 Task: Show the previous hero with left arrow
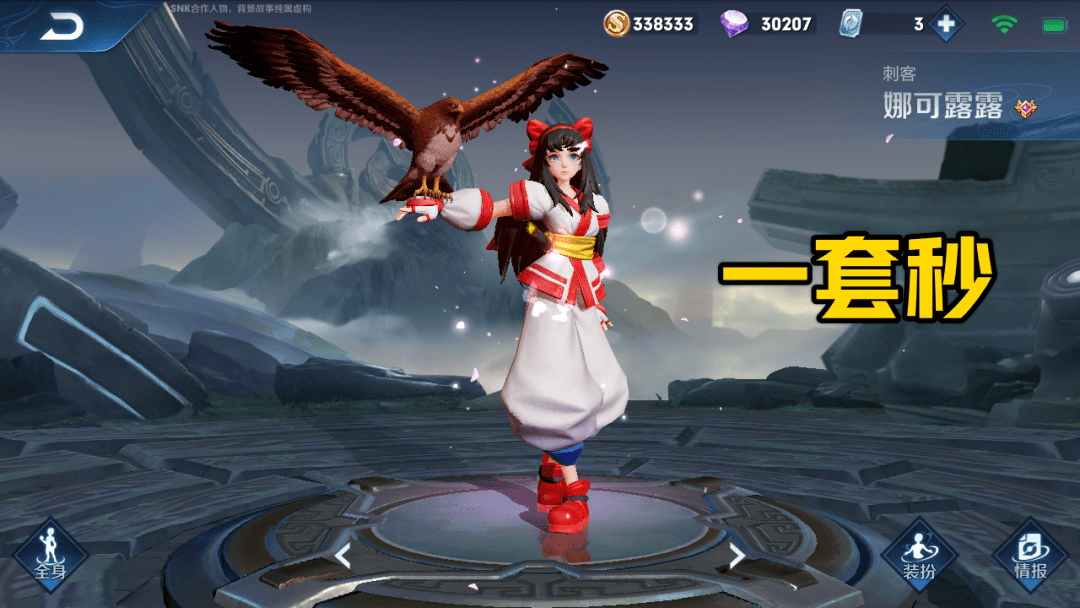[x=342, y=555]
